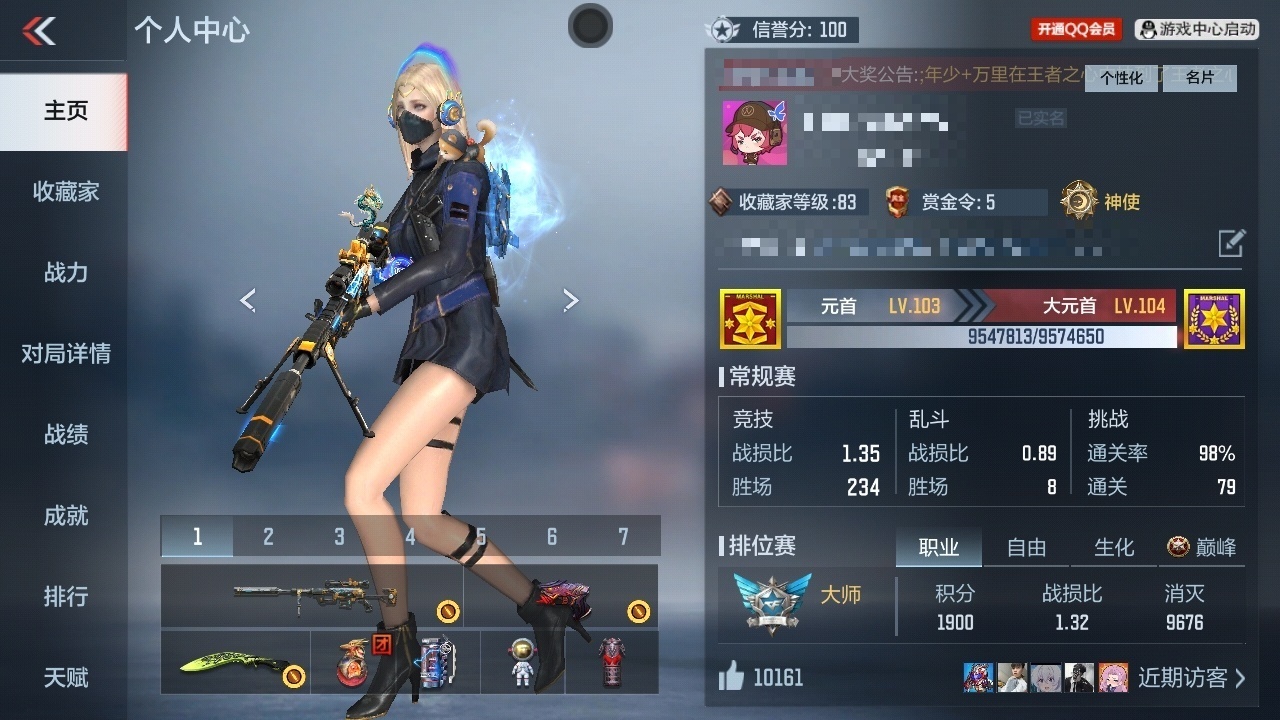Select the green curved knife slot

coord(235,662)
